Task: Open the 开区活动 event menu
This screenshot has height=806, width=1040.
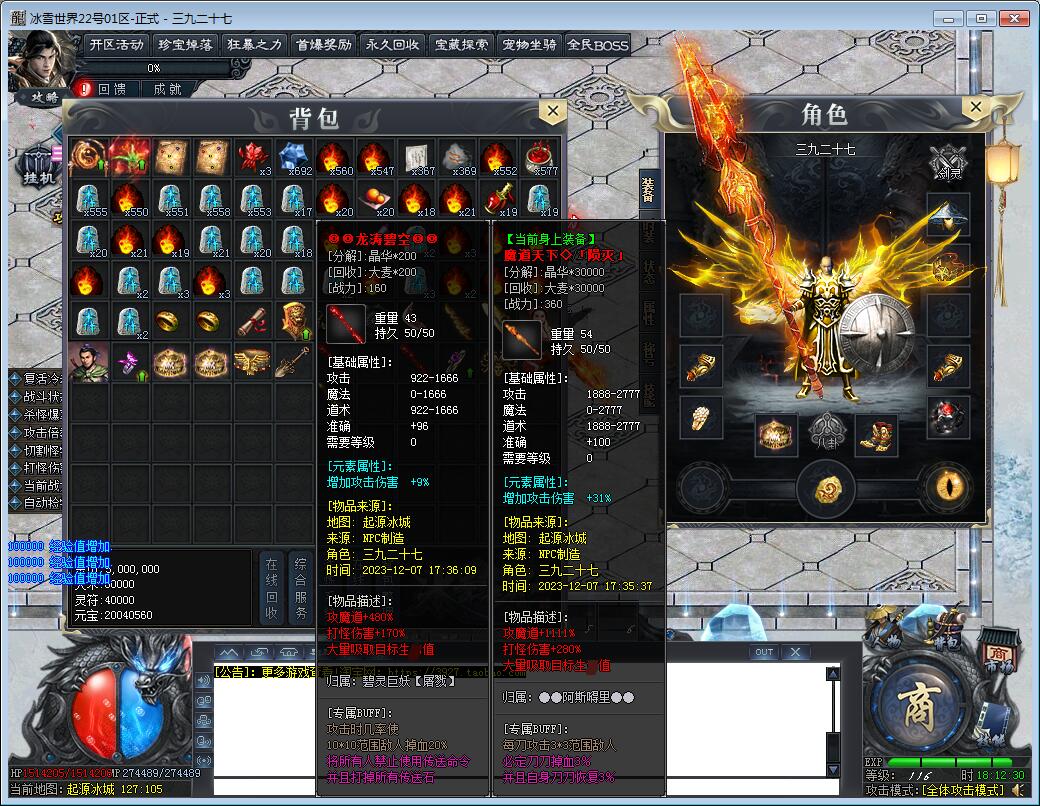Action: 116,44
